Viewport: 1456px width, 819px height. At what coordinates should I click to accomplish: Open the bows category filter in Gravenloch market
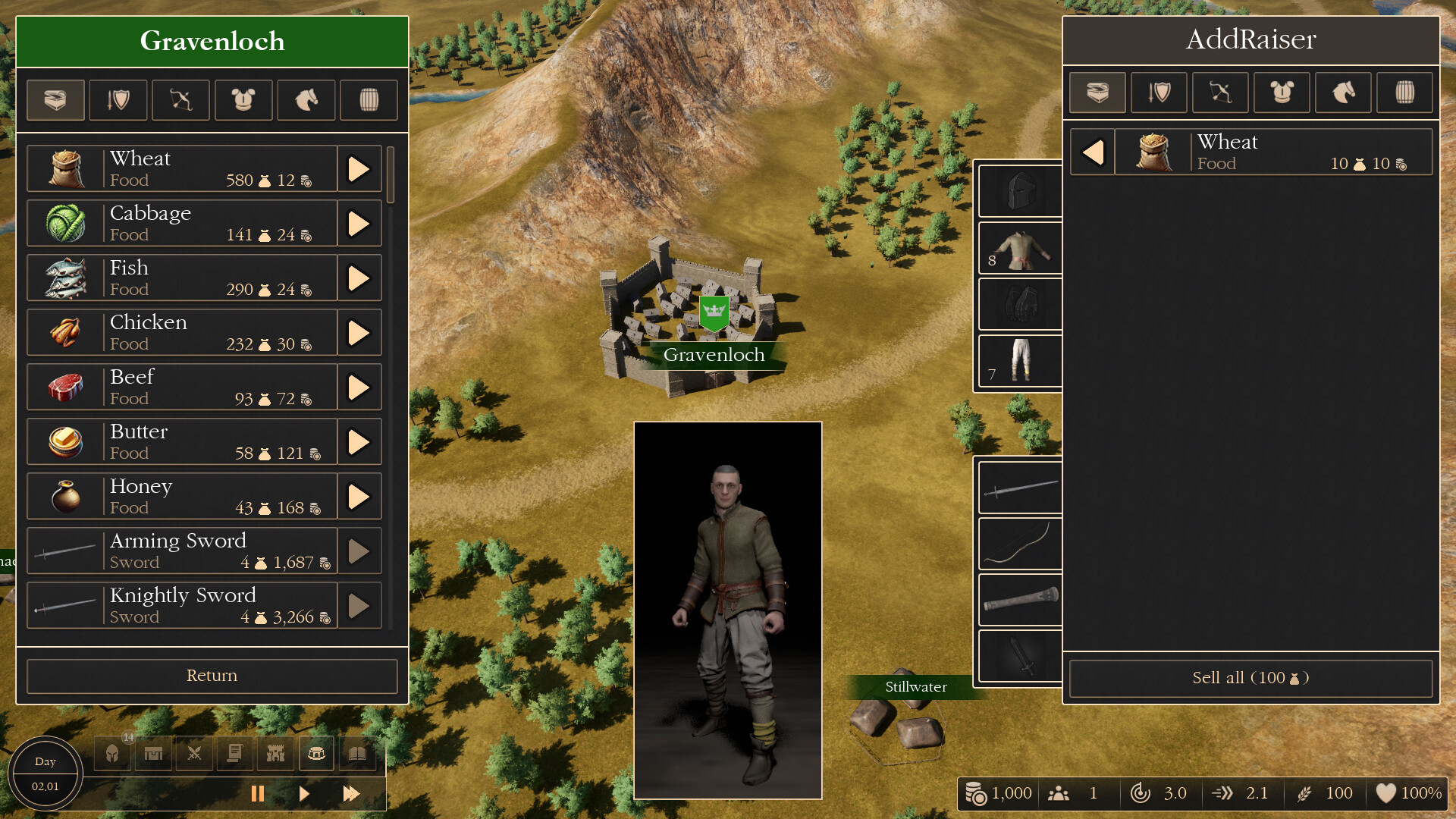(x=180, y=99)
